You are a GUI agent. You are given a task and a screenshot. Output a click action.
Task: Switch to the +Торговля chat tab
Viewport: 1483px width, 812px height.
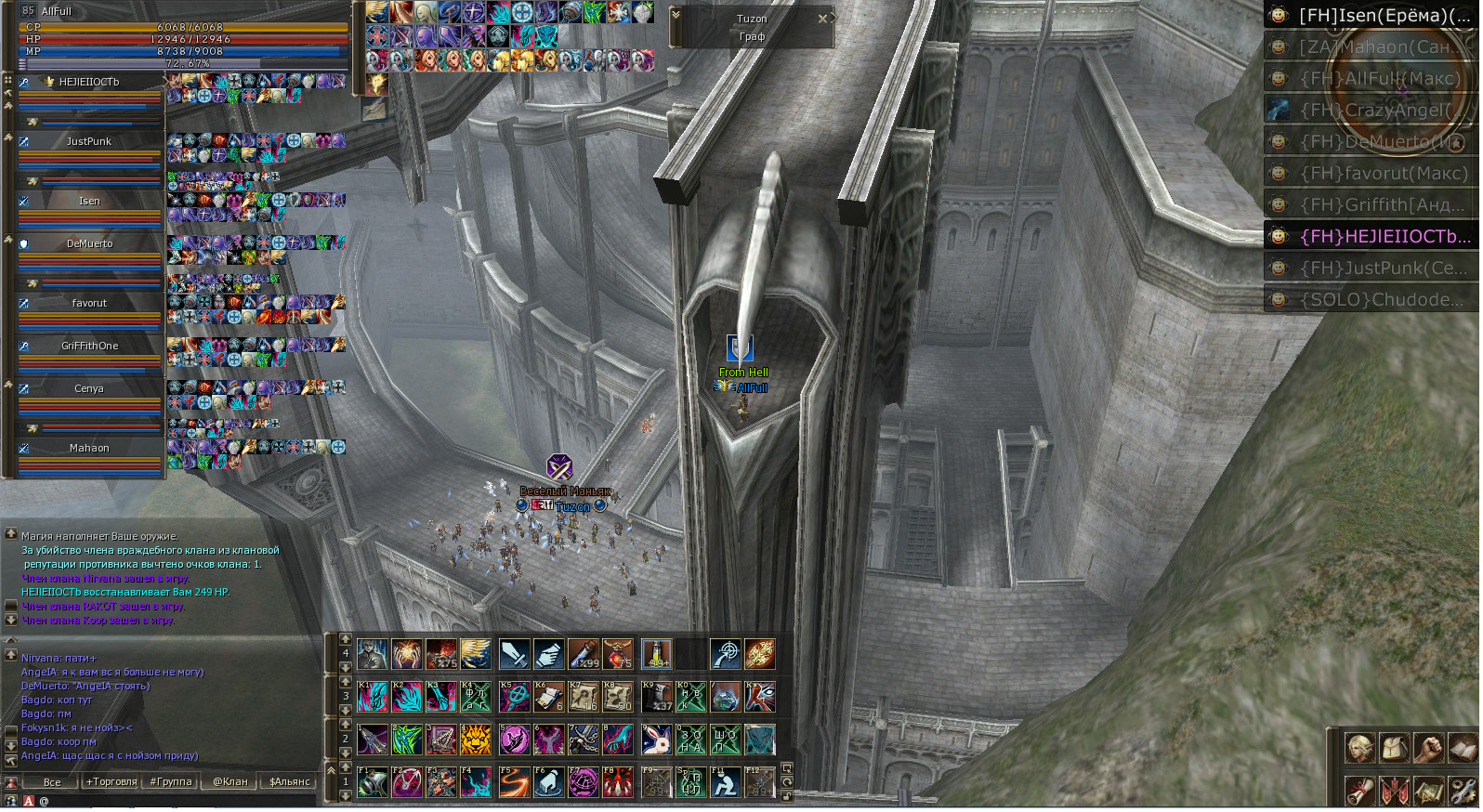(112, 782)
